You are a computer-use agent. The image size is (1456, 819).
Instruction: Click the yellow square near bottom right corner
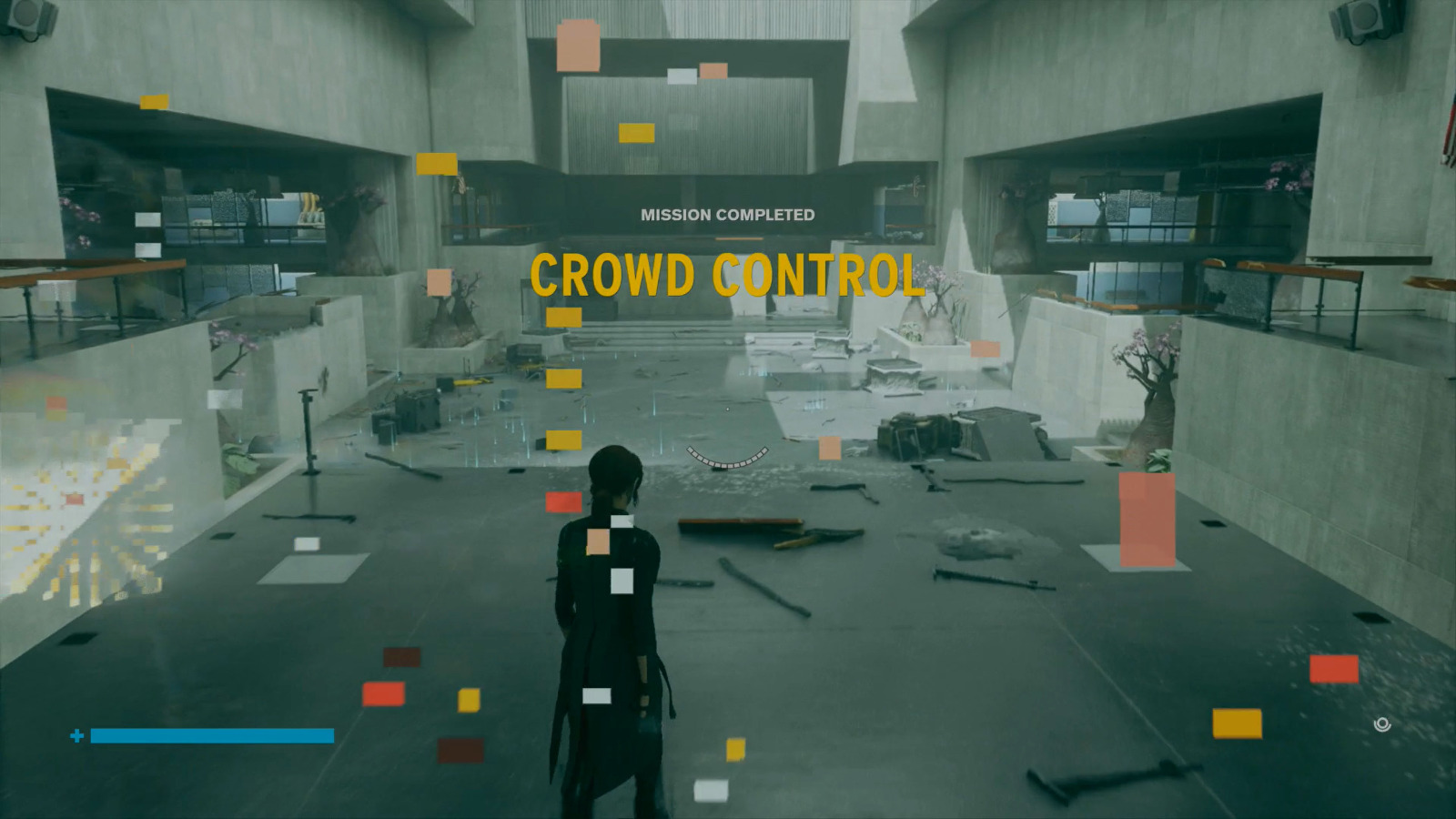pos(1236,723)
